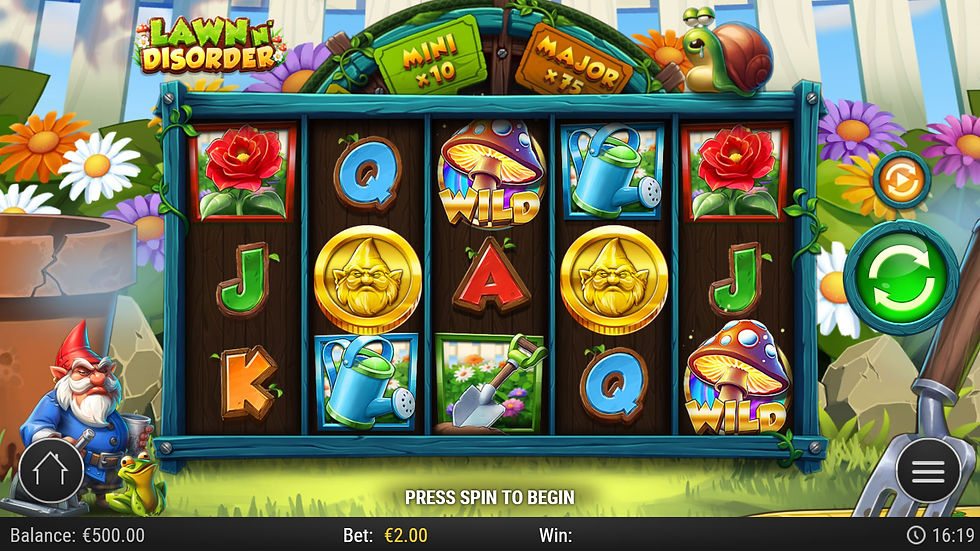
Task: Open the hamburger menu
Action: (927, 471)
